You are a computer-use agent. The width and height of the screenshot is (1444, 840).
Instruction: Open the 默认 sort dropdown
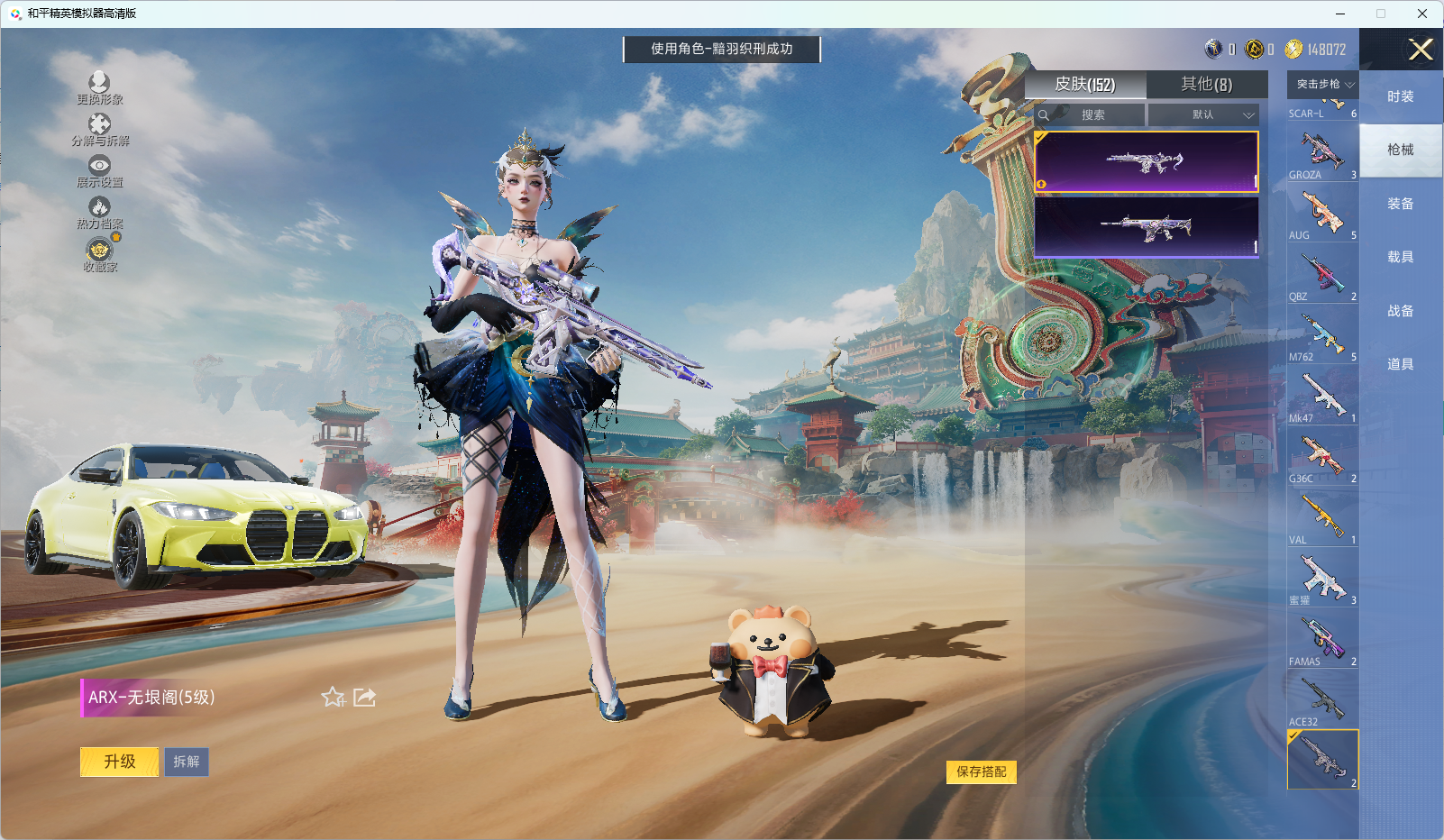[x=1203, y=115]
